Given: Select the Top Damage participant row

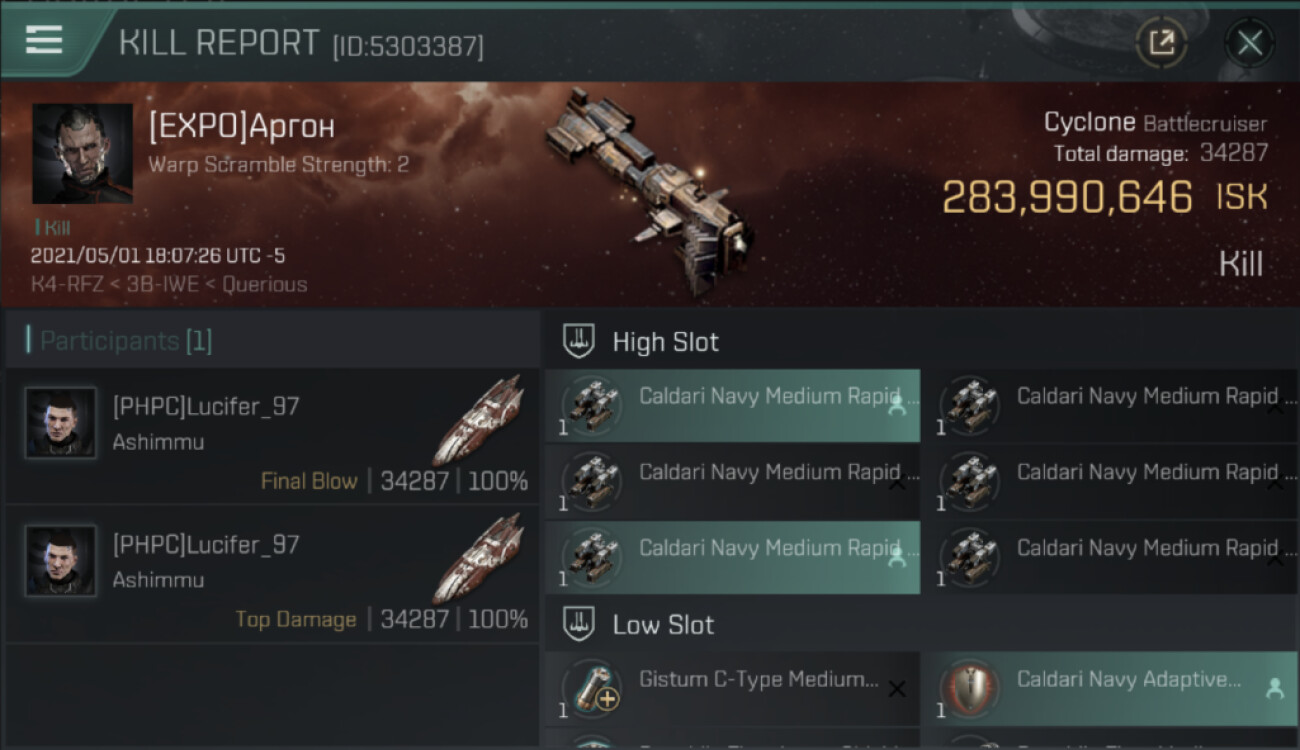Looking at the screenshot, I should coord(272,574).
